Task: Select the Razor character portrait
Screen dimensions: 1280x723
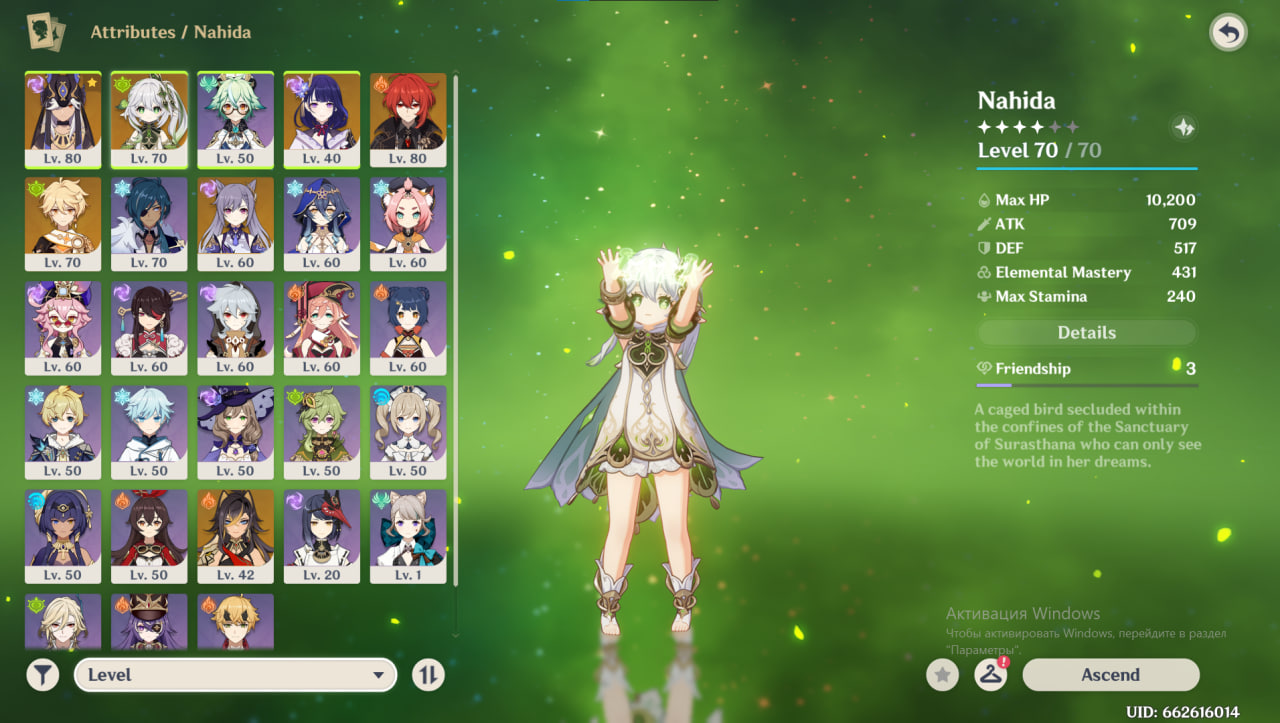Action: 235,328
